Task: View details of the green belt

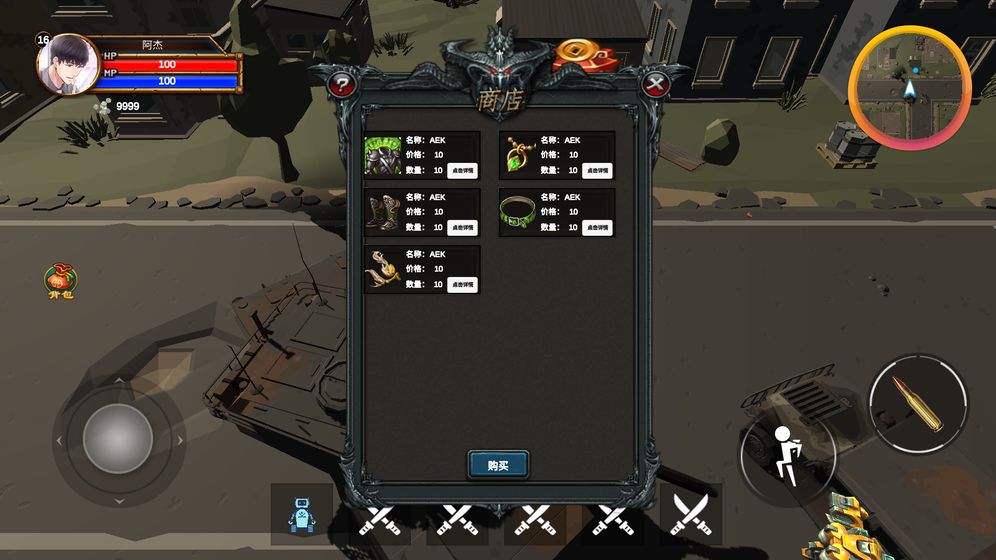Action: pyautogui.click(x=598, y=228)
